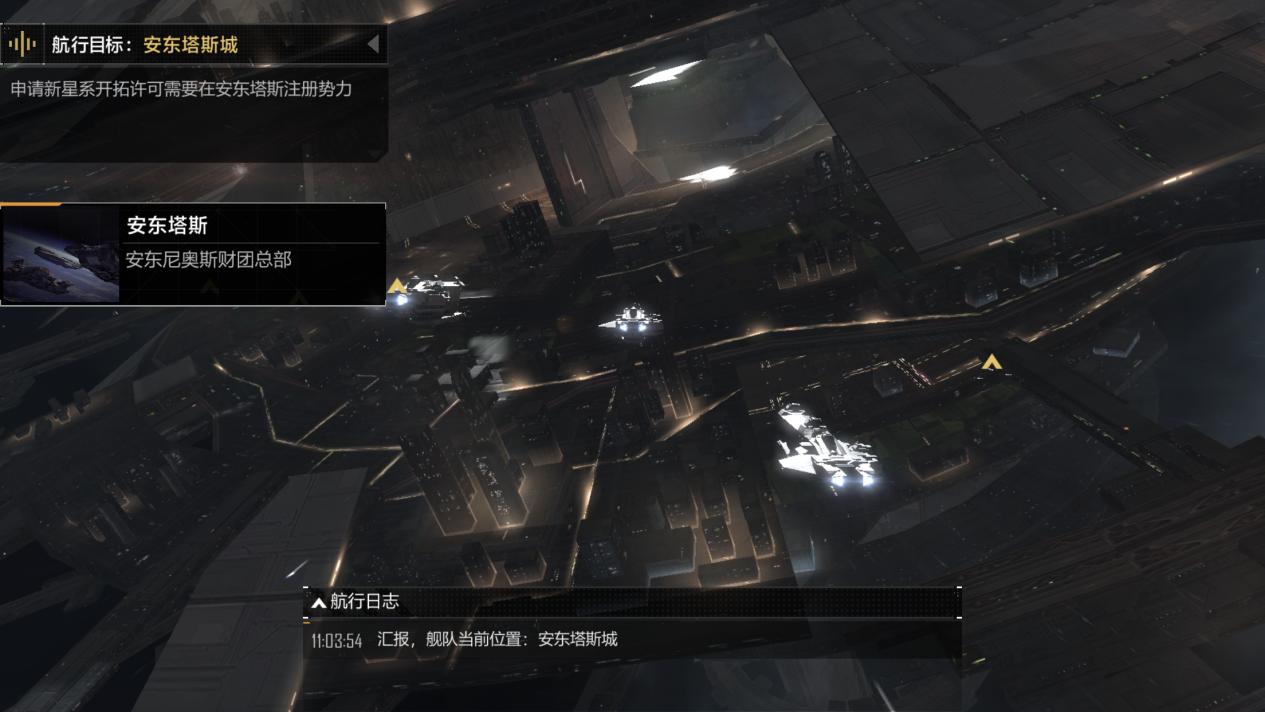Image resolution: width=1265 pixels, height=712 pixels.
Task: Collapse the 航行目标 panel with the left arrow
Action: click(x=372, y=44)
